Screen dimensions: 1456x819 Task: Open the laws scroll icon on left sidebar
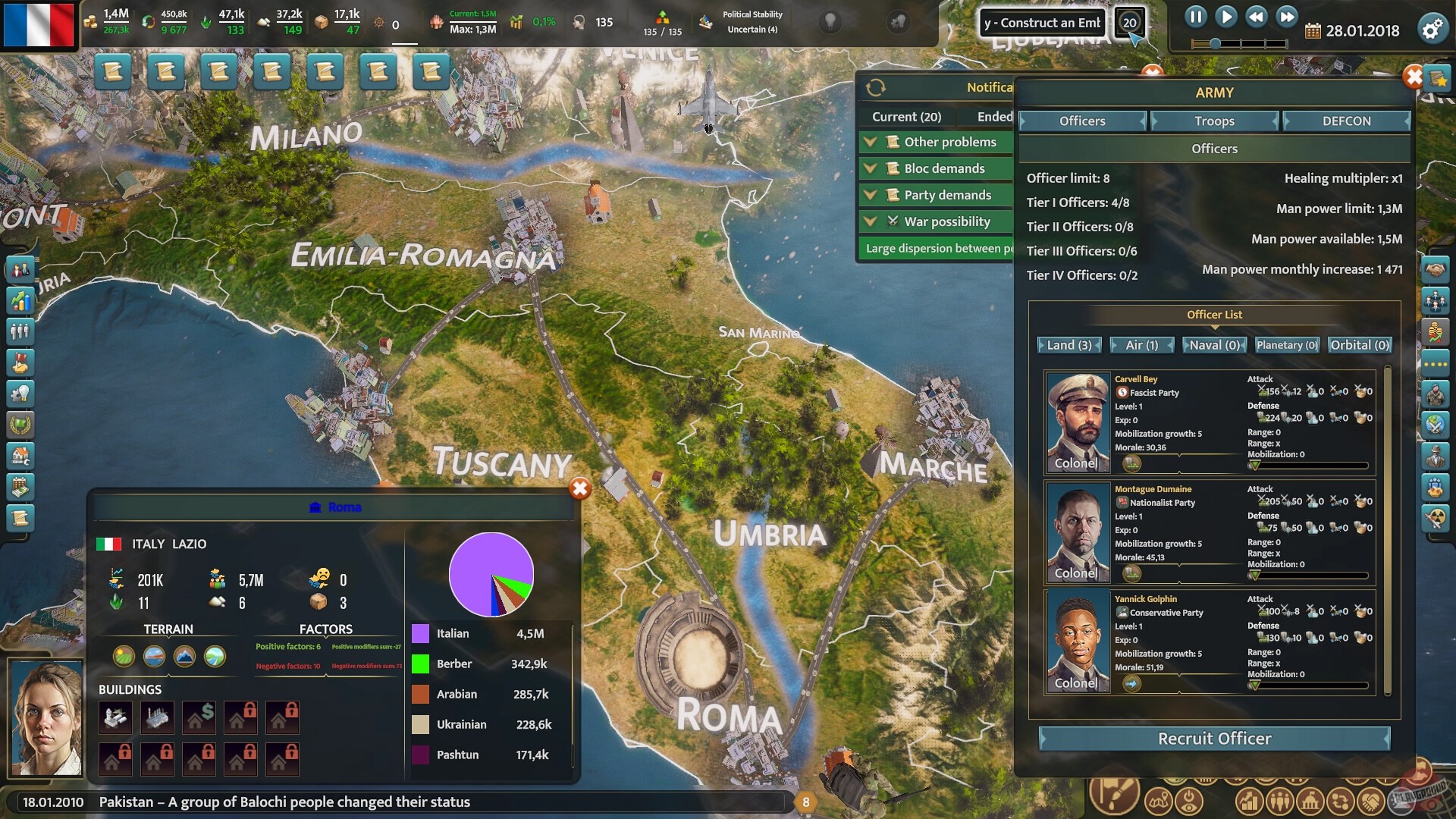coord(20,519)
